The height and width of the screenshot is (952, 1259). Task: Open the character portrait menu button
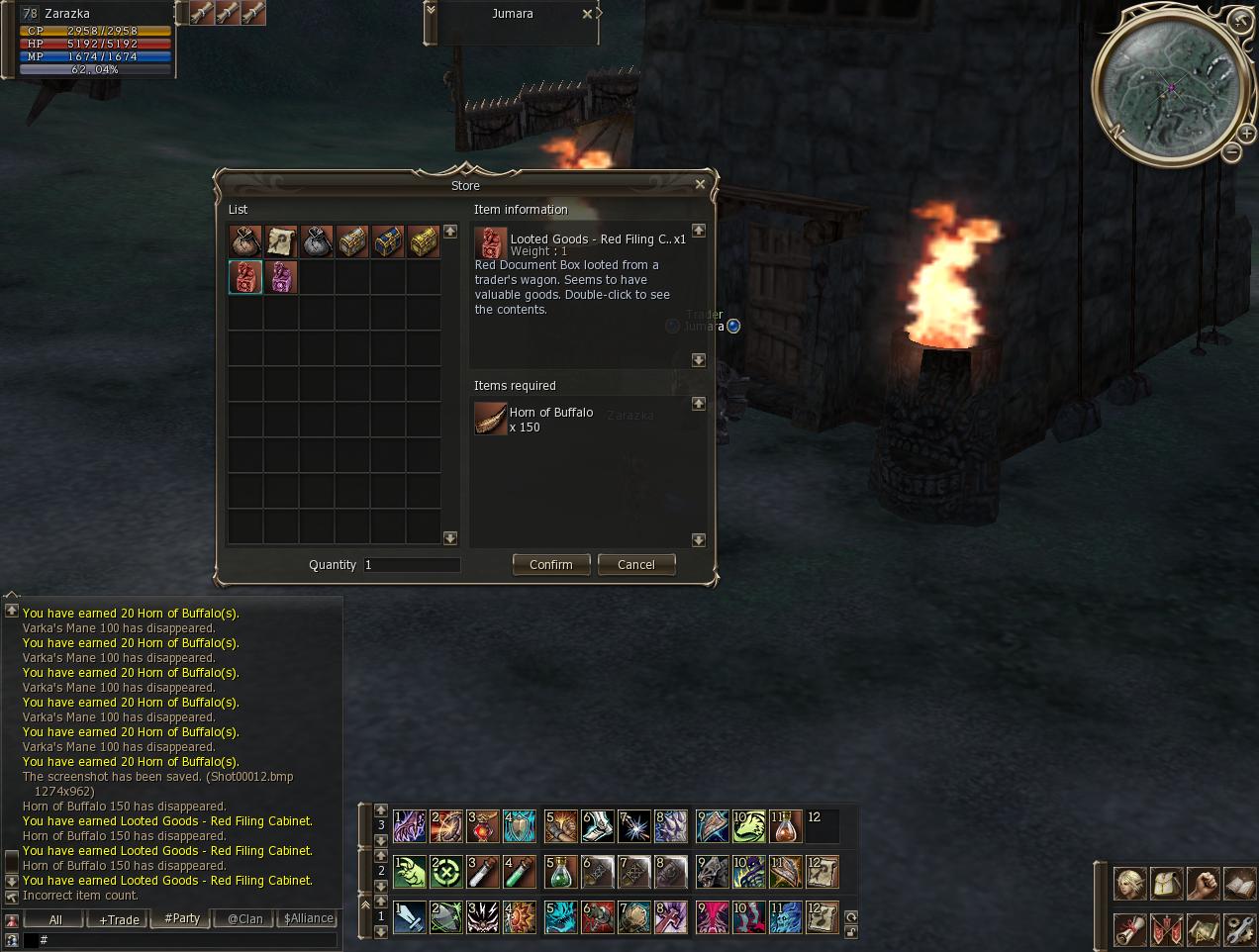tap(1130, 883)
